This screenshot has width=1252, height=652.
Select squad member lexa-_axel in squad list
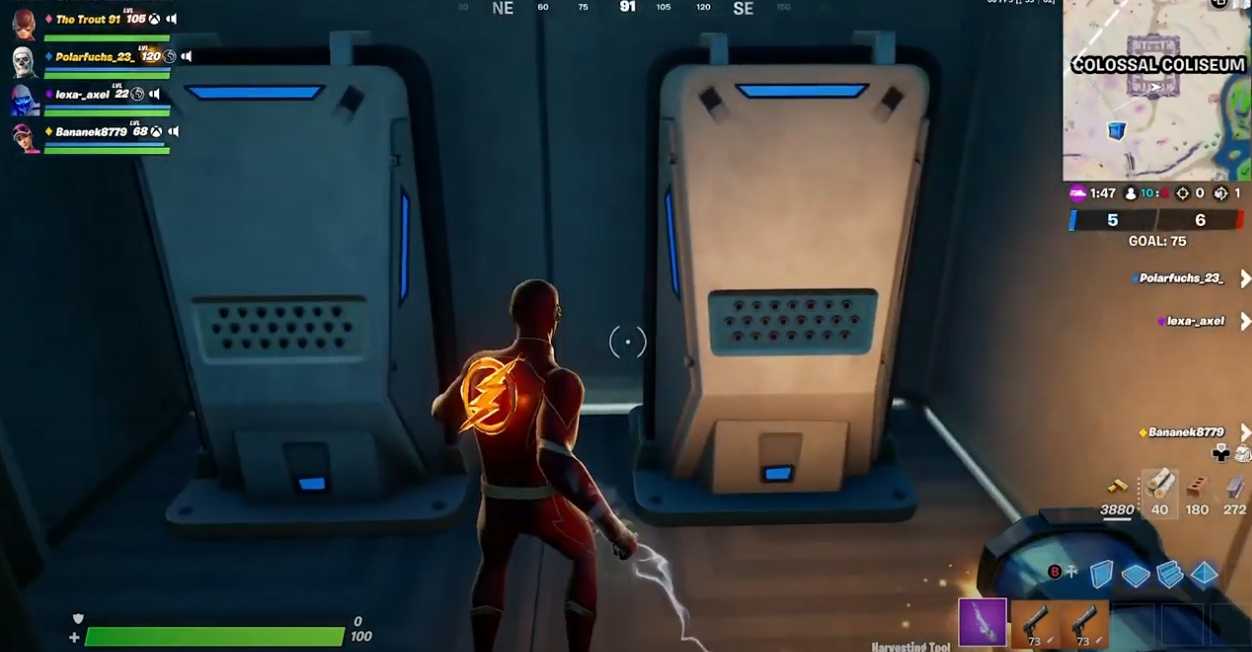(x=82, y=95)
